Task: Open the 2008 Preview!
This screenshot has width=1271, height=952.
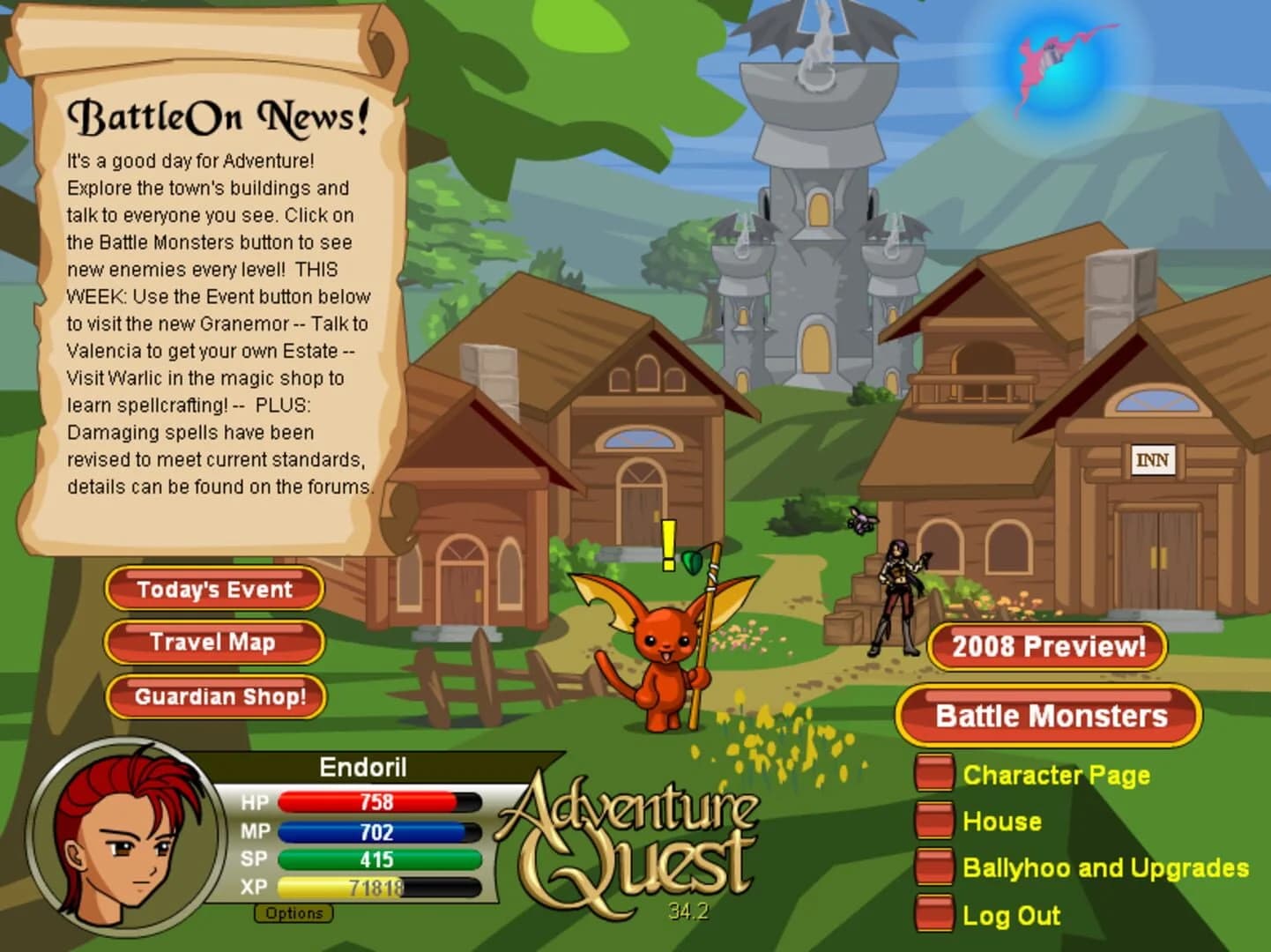Action: click(1047, 646)
